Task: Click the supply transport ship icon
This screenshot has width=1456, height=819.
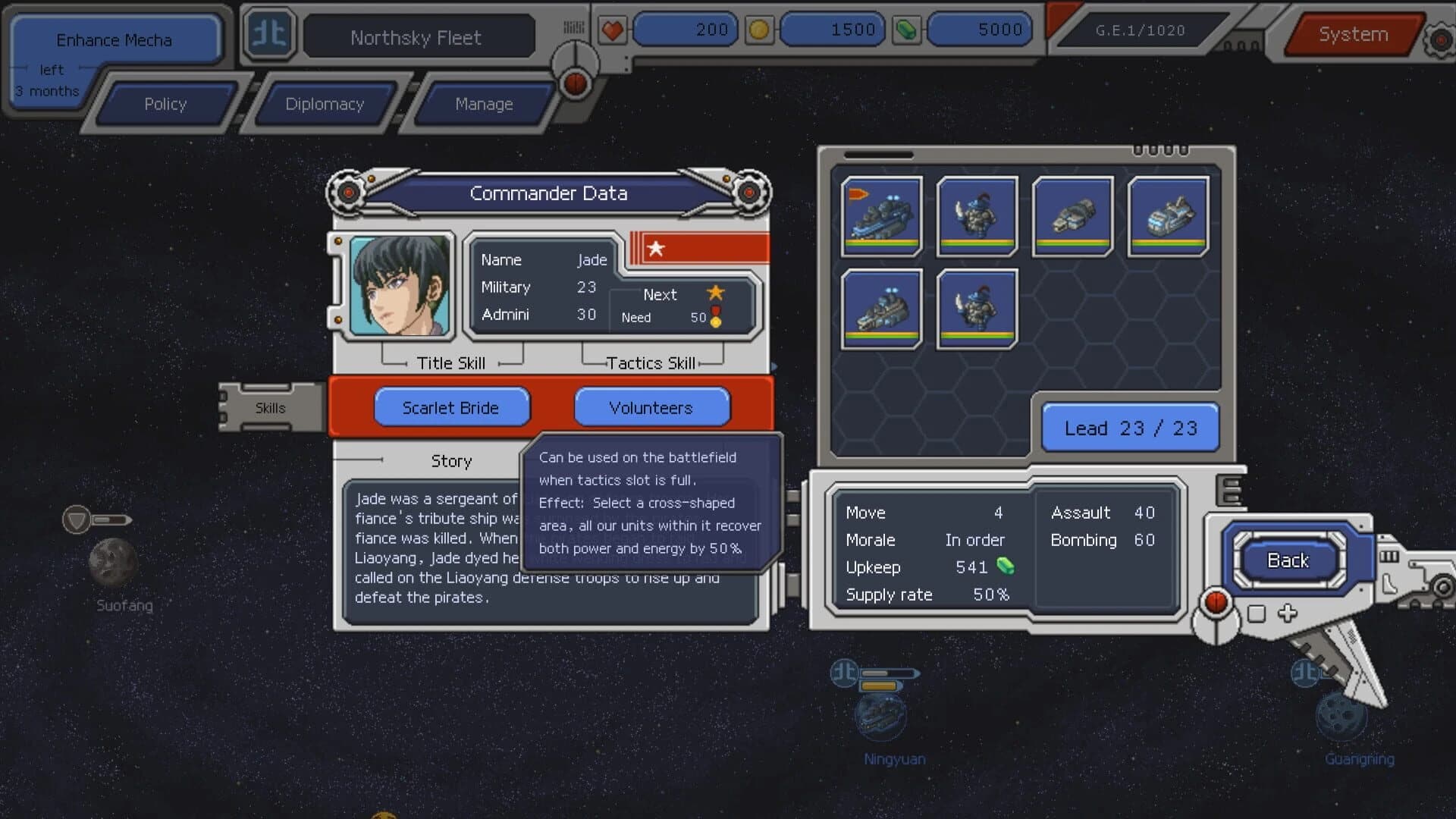Action: (x=1072, y=216)
